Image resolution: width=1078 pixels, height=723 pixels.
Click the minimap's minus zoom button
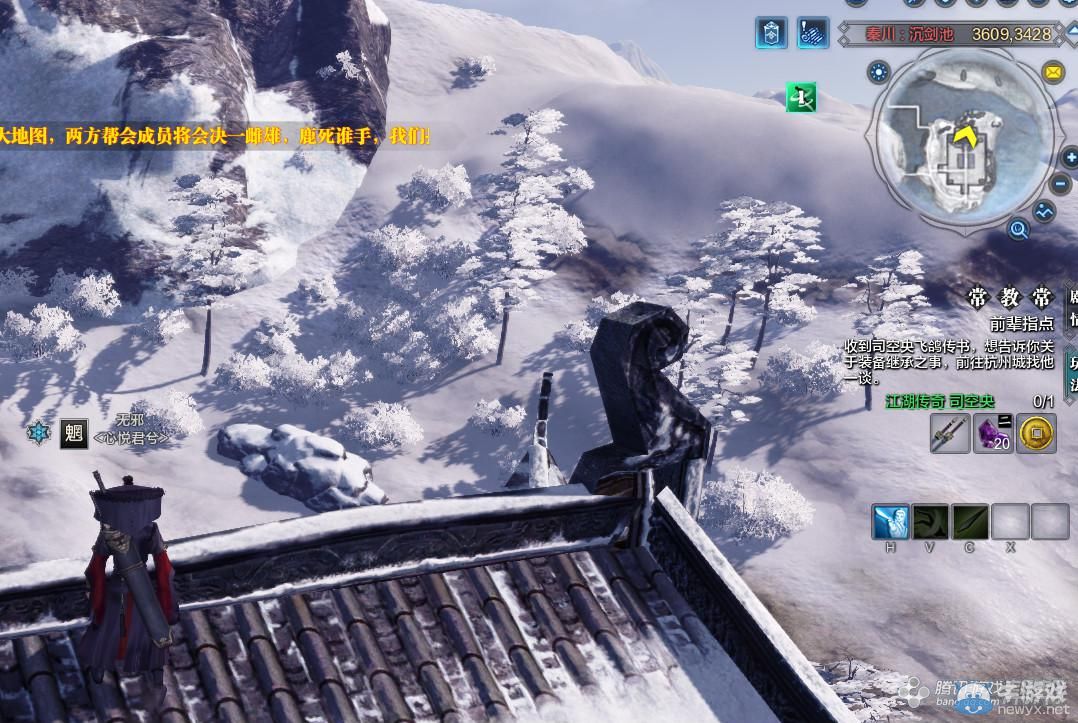pyautogui.click(x=1063, y=185)
